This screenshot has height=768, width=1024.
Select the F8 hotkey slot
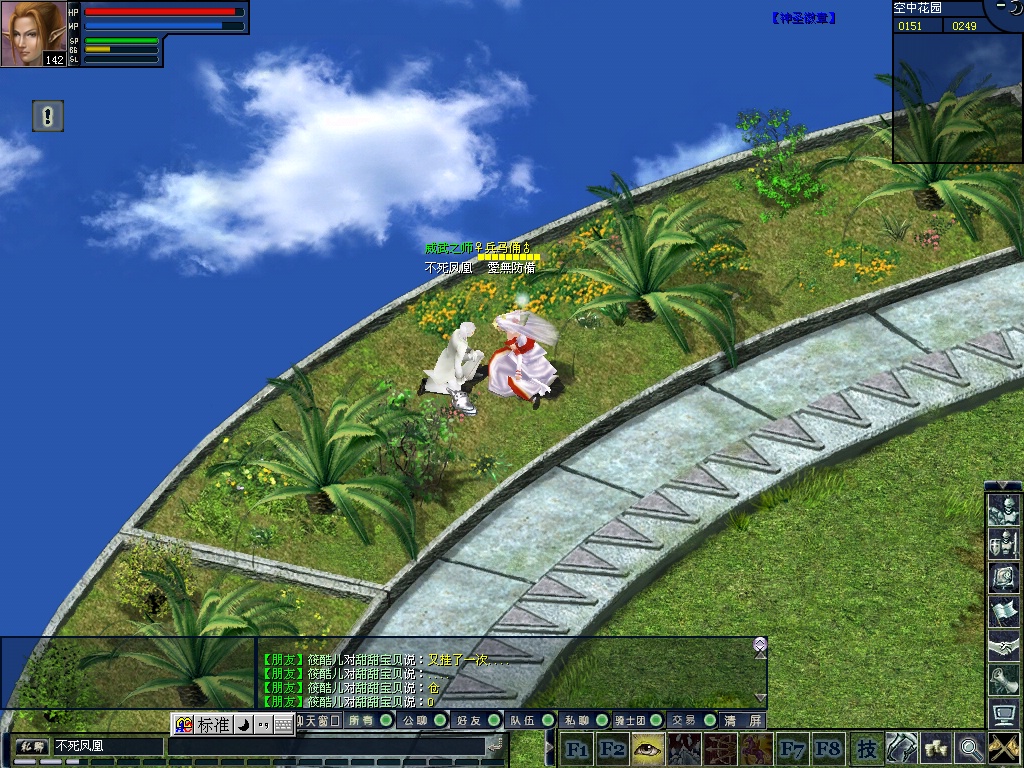828,748
